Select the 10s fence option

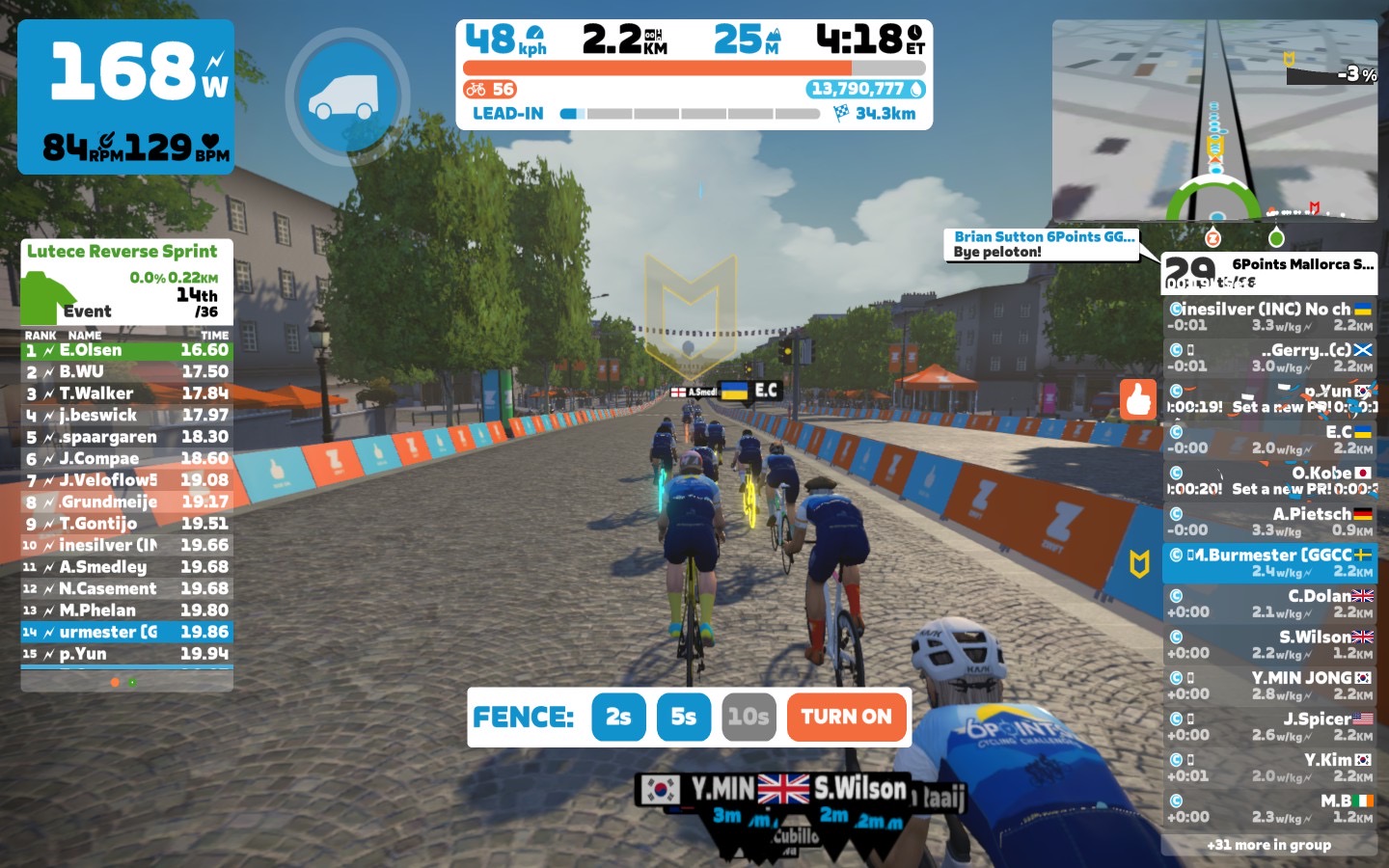click(749, 717)
